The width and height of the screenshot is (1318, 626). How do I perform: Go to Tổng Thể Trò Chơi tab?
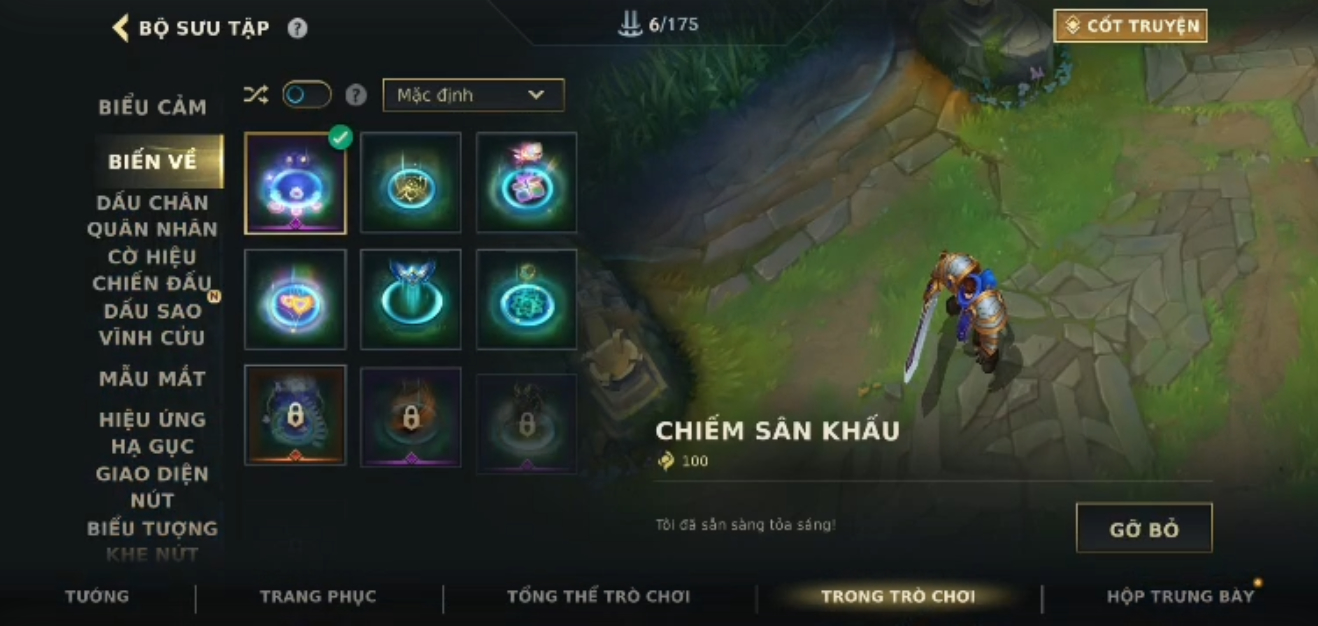[598, 597]
